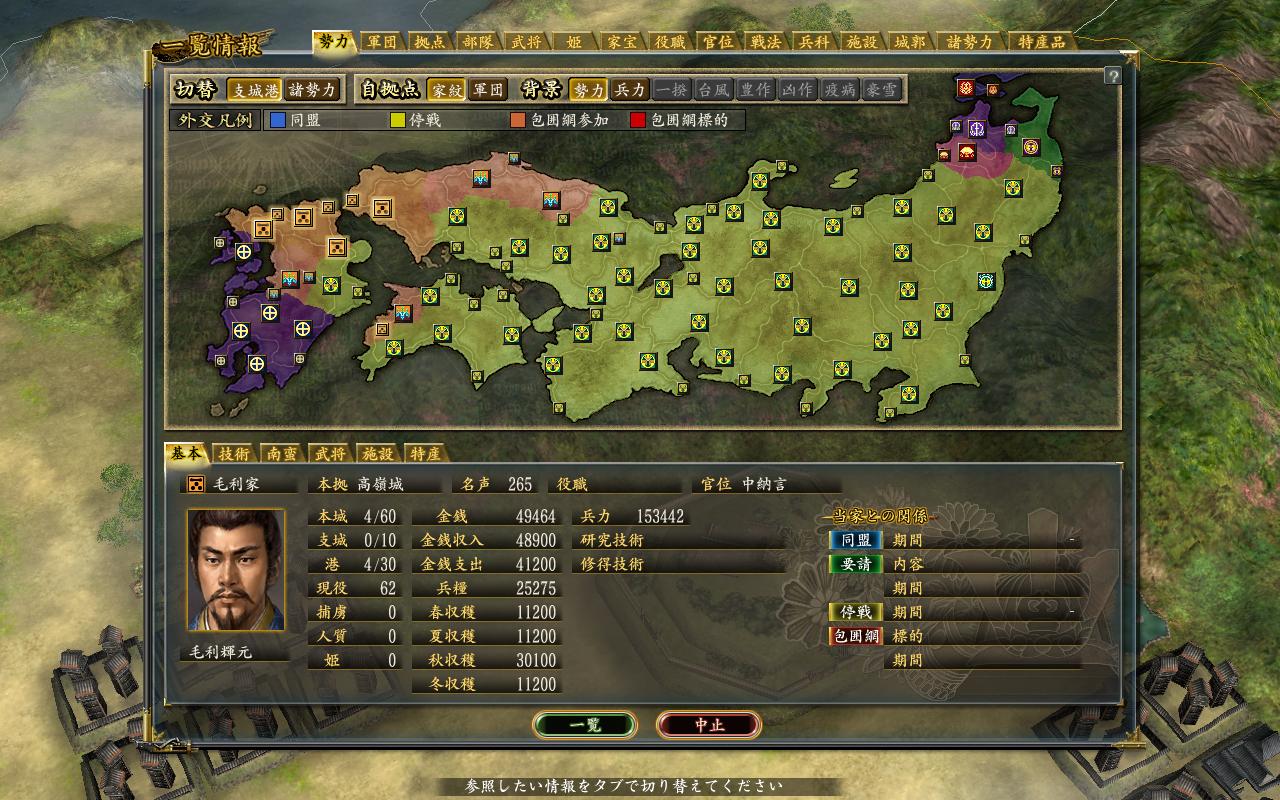
Task: Switch to the 兵科 tab
Action: pos(813,42)
